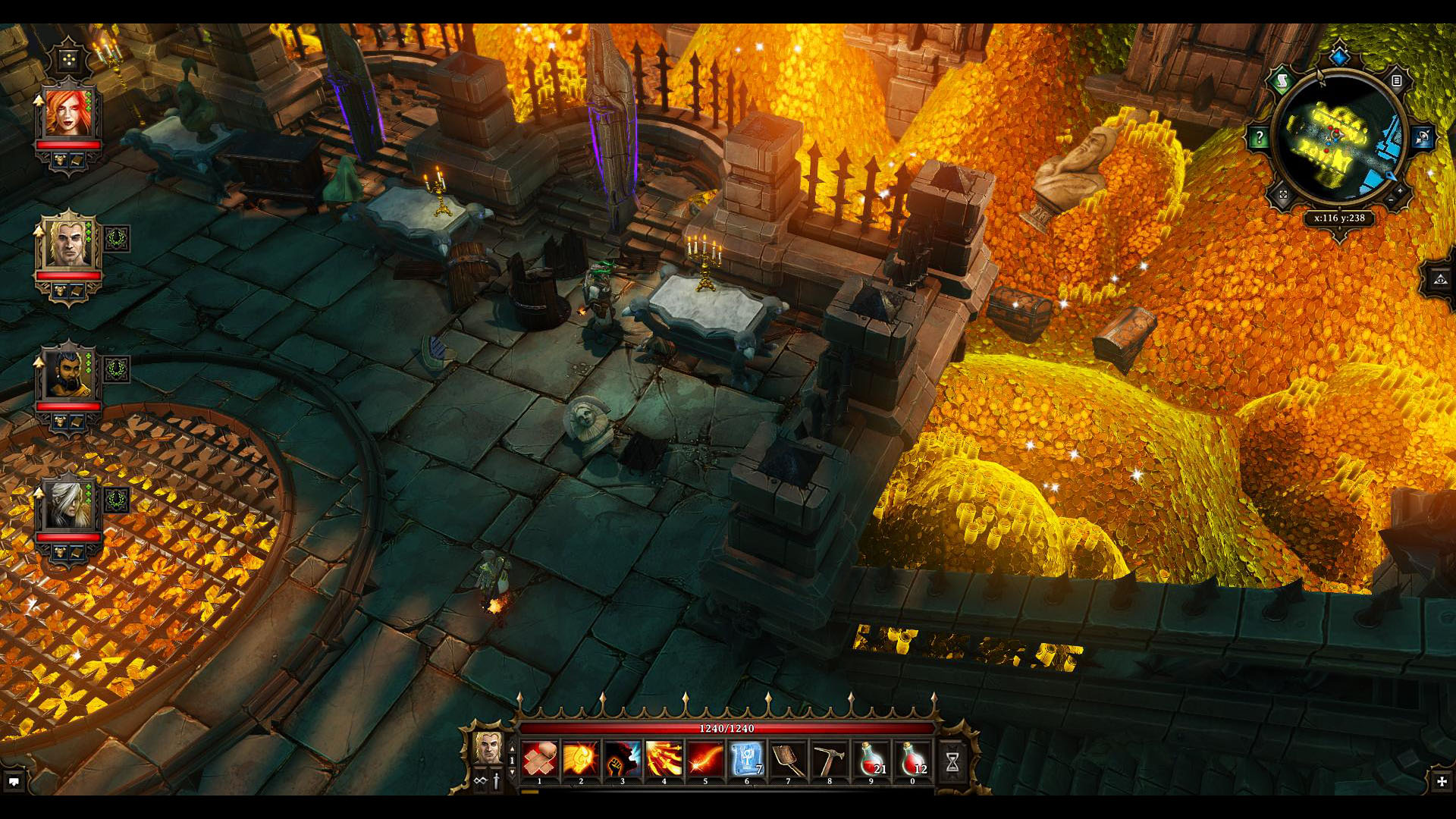This screenshot has width=1456, height=819.
Task: Cast the fire streak skill in slot 5
Action: click(x=705, y=759)
